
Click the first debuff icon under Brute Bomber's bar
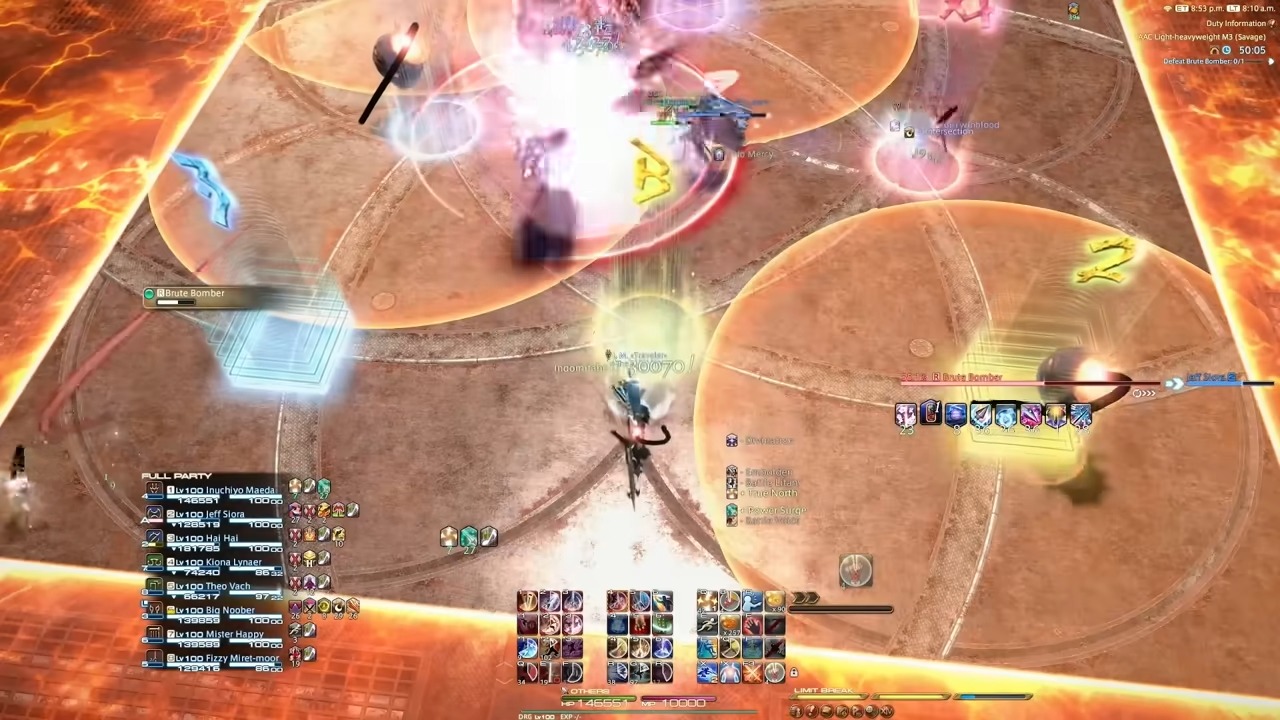pyautogui.click(x=907, y=414)
